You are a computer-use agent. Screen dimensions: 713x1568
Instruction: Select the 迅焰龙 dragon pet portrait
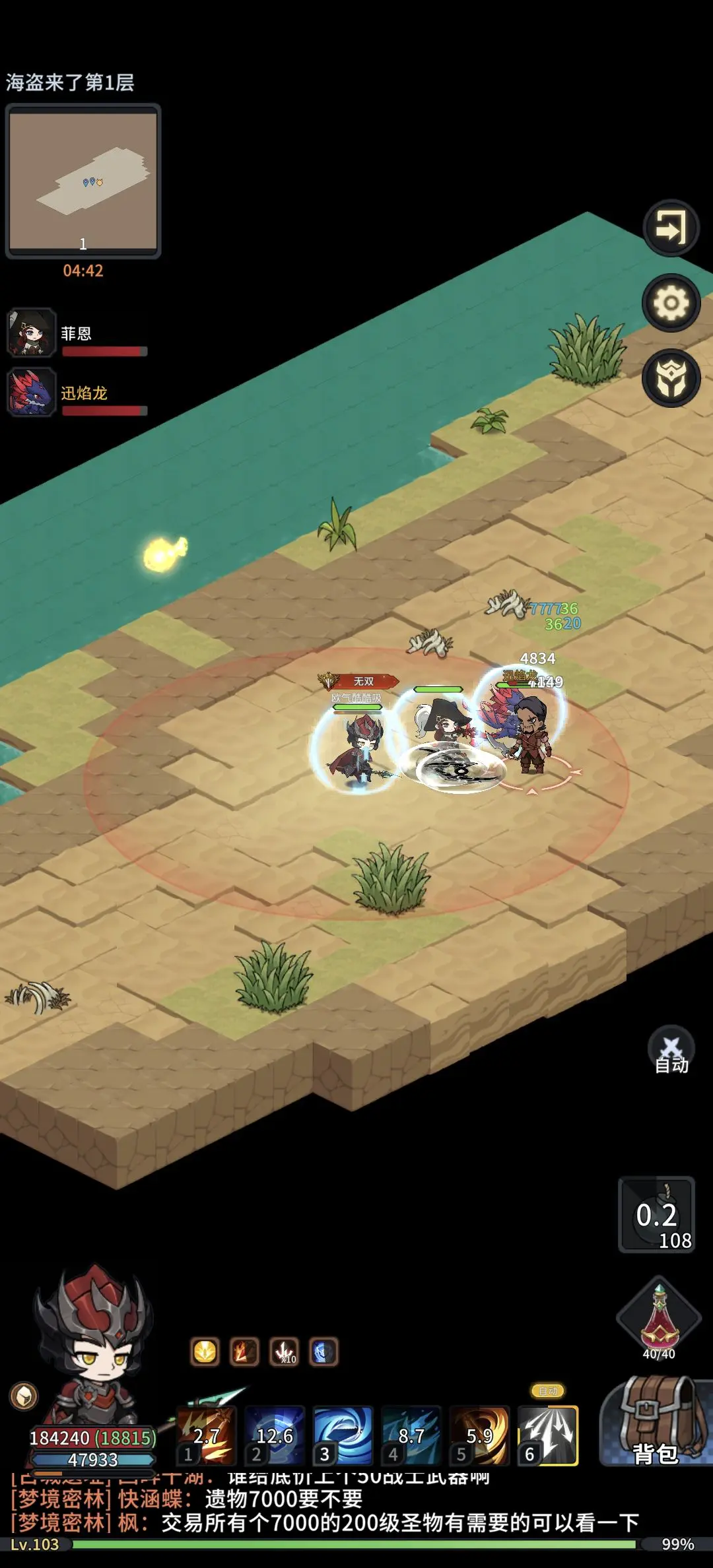tap(31, 392)
